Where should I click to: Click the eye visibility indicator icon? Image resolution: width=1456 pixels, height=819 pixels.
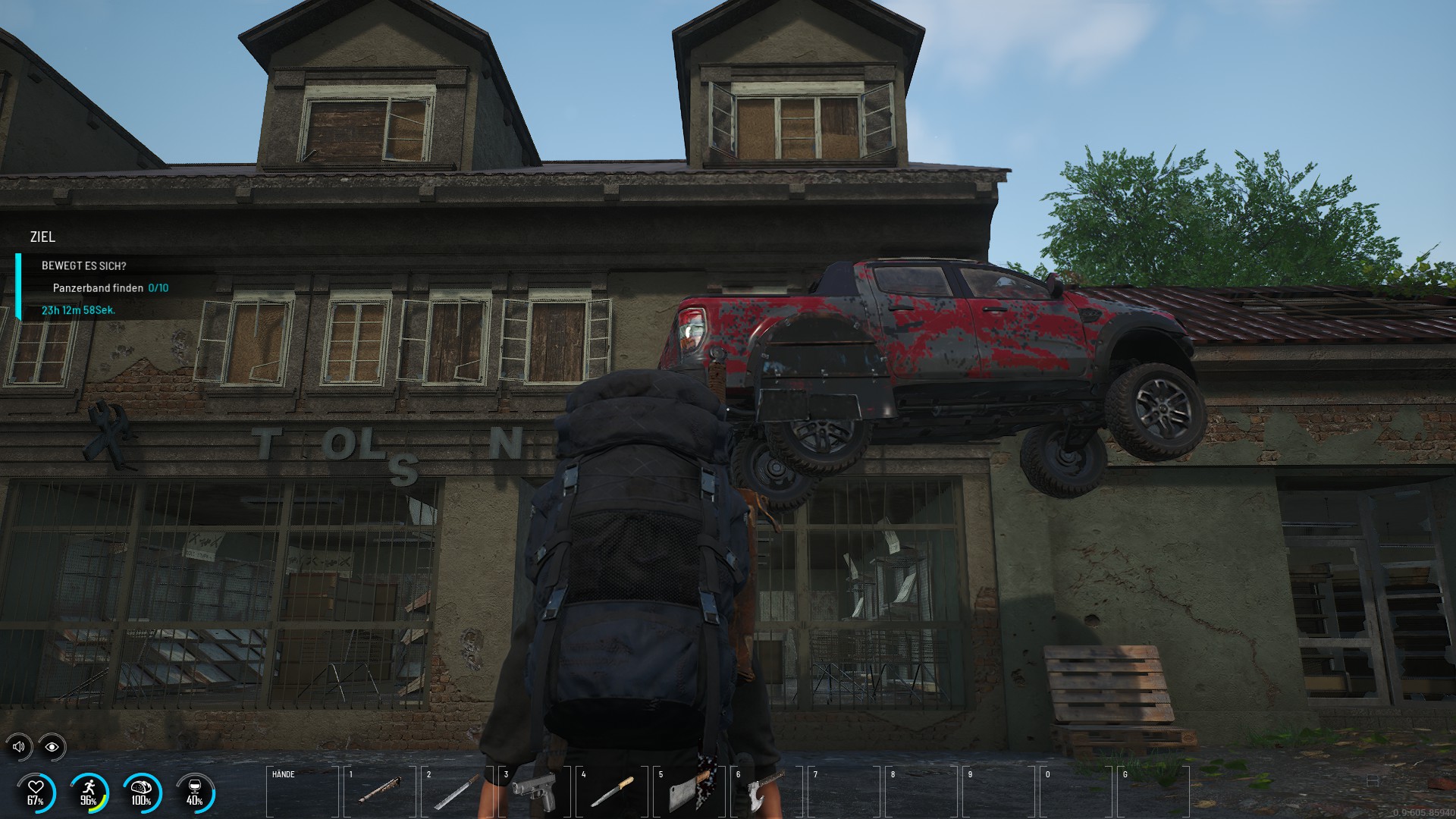[x=52, y=747]
